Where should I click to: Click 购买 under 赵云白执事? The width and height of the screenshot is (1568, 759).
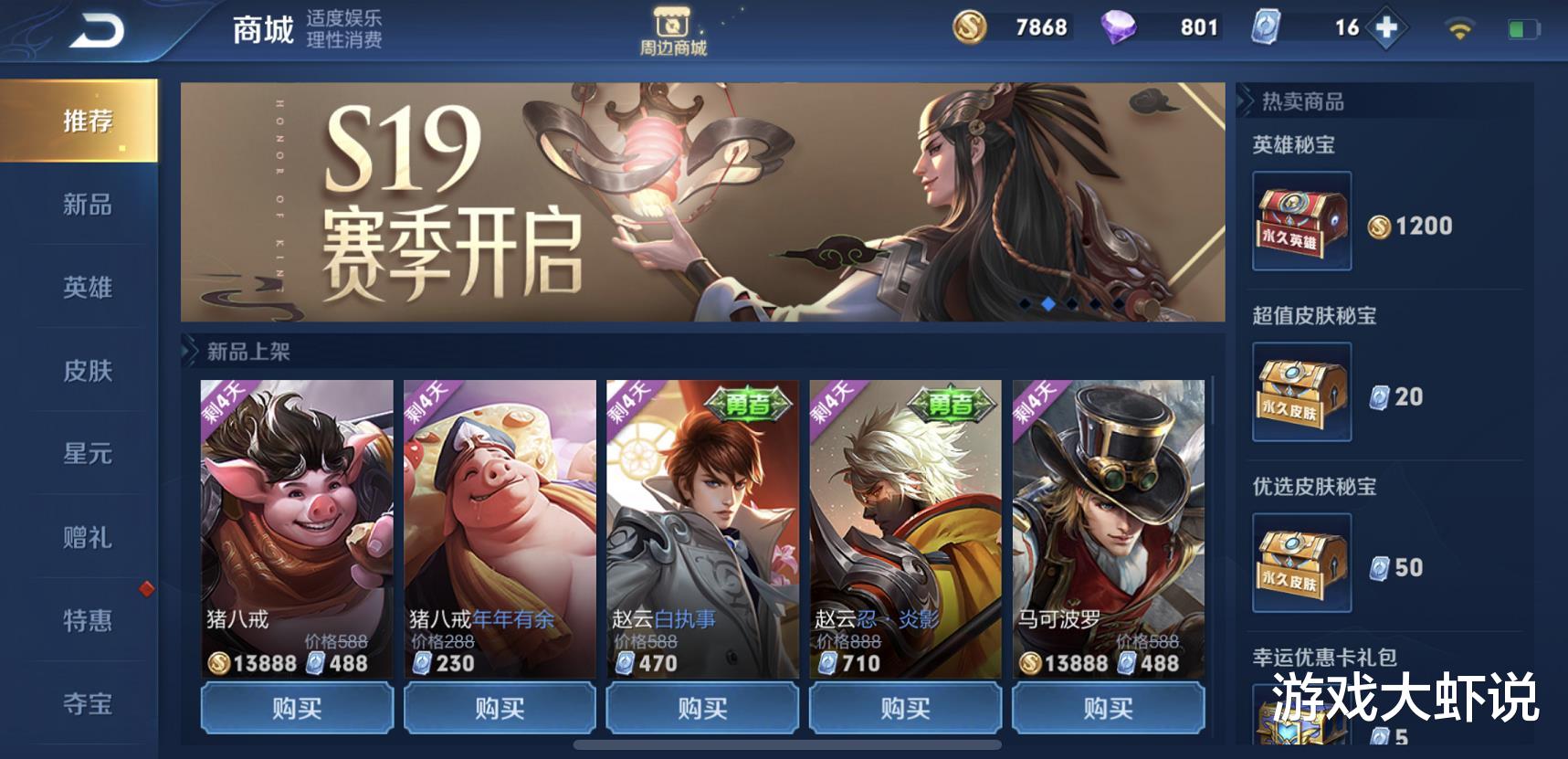(x=702, y=708)
